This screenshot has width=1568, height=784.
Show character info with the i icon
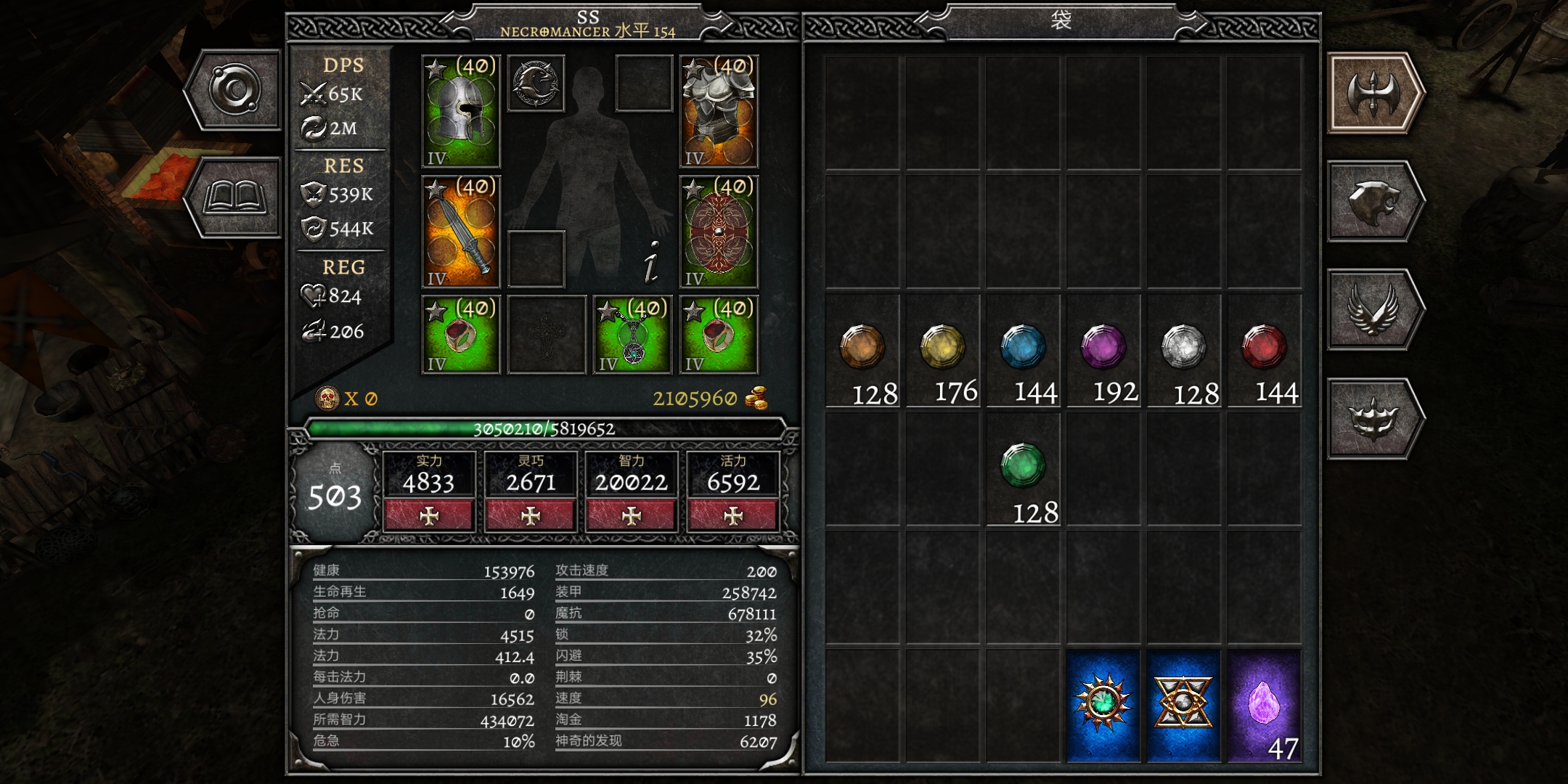coord(652,261)
